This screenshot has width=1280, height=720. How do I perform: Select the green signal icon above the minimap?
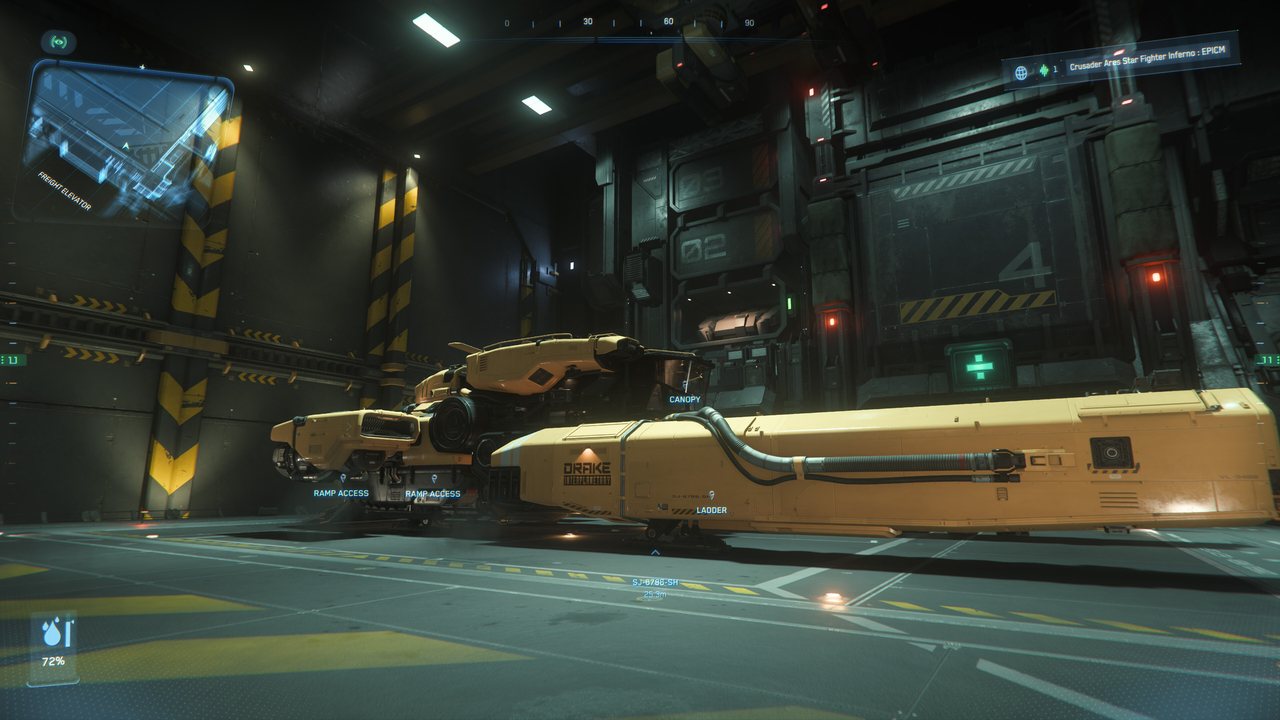pyautogui.click(x=58, y=42)
